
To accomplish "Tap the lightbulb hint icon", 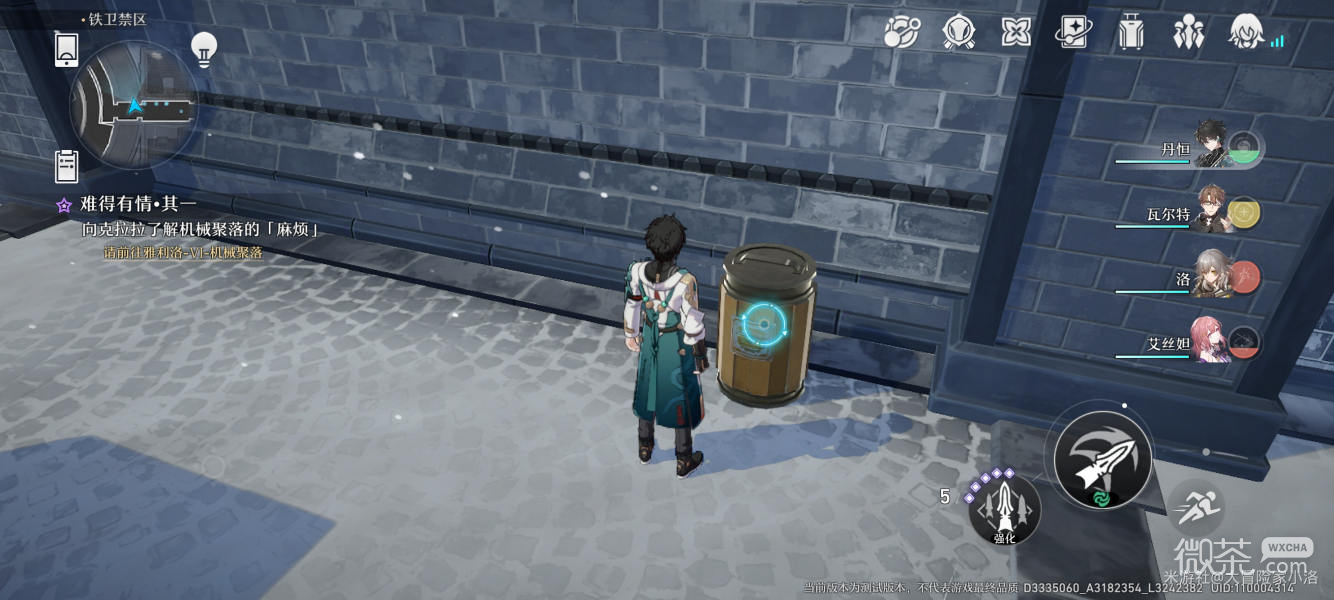I will (204, 49).
